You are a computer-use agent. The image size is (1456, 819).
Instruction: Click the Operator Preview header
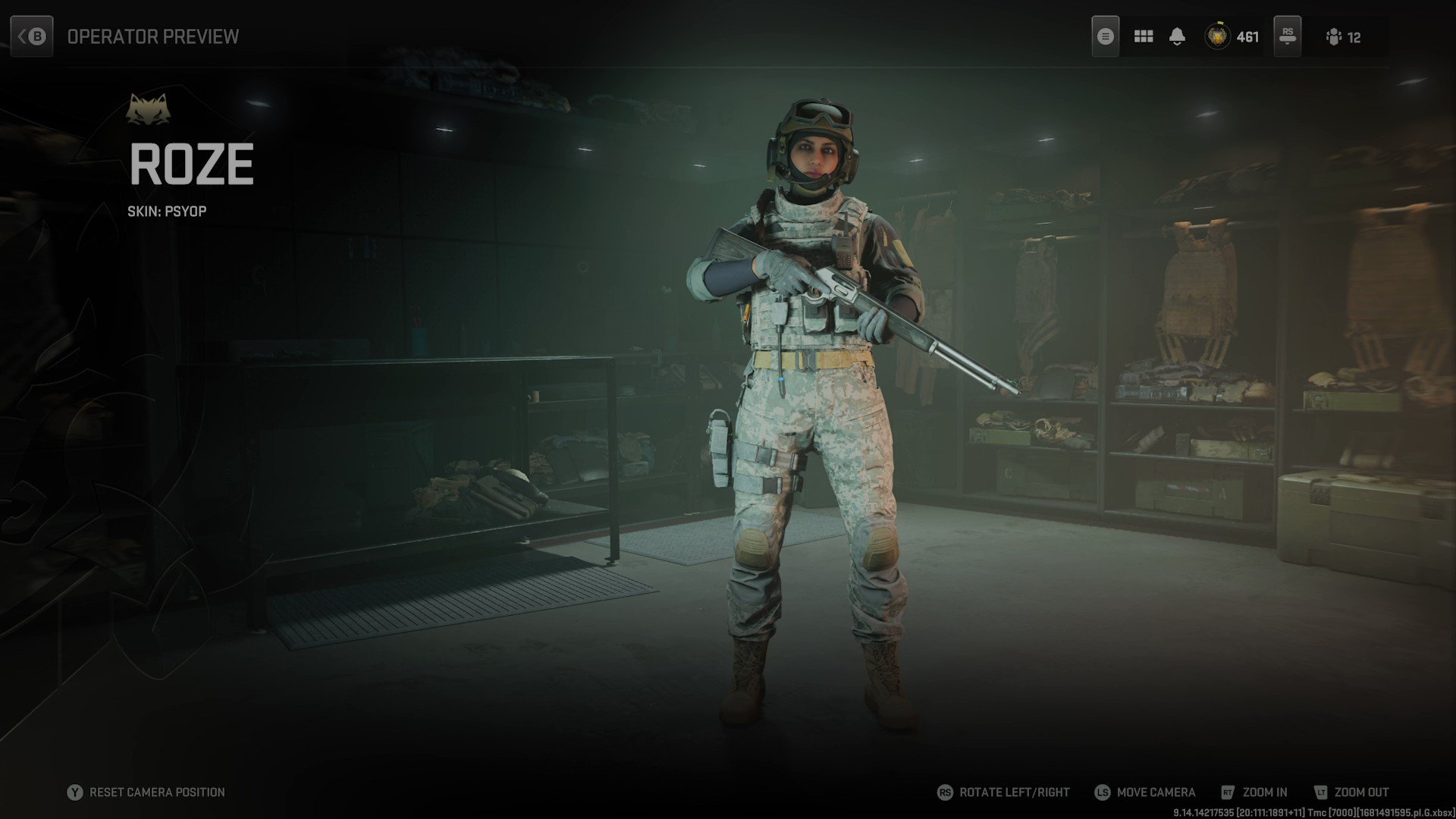pyautogui.click(x=152, y=36)
